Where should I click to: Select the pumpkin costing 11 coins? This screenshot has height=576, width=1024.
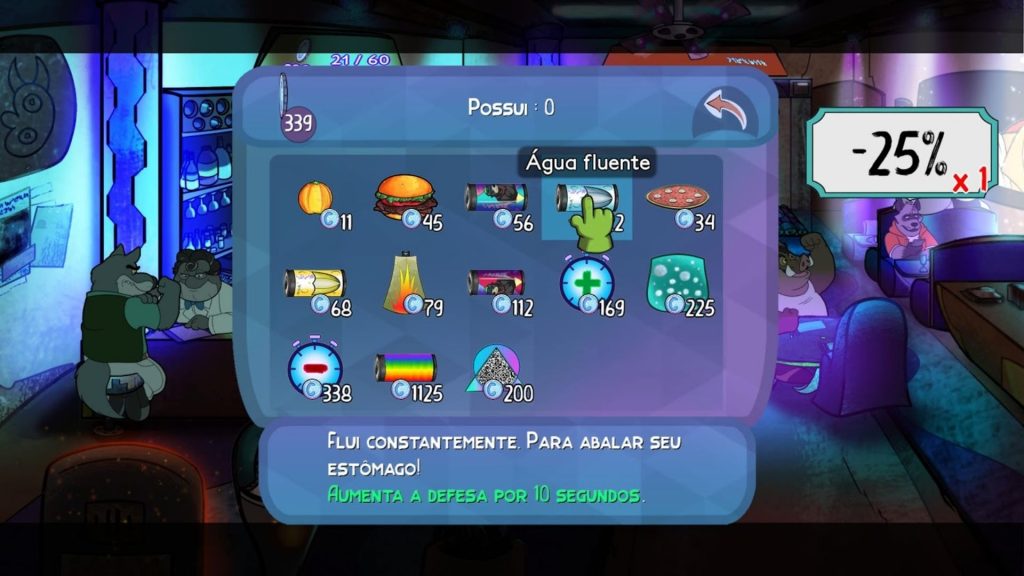pos(316,198)
